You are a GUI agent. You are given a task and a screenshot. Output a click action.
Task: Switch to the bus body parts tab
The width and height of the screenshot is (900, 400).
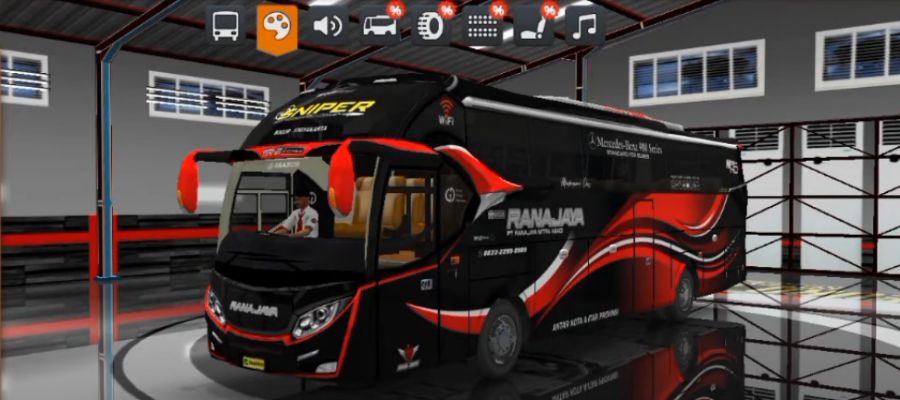[x=379, y=25]
